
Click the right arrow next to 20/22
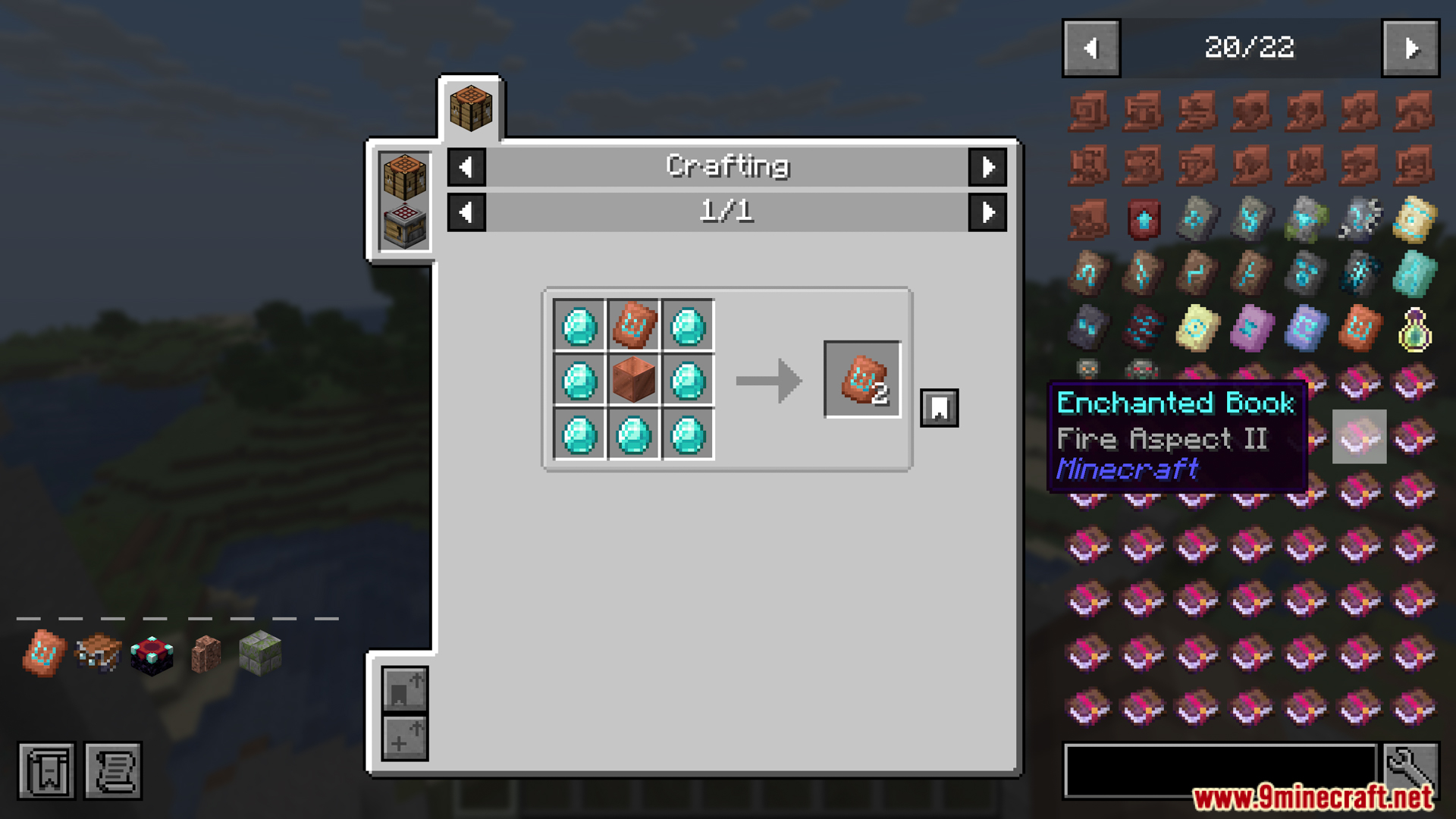(1412, 48)
